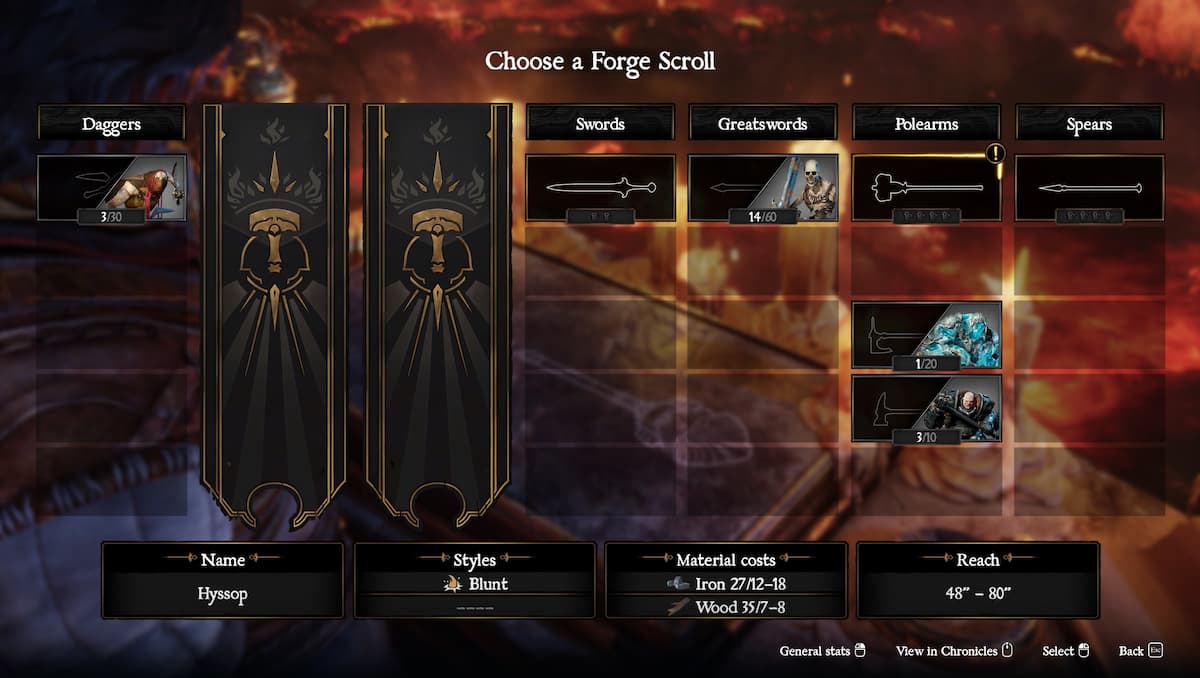The width and height of the screenshot is (1200, 678).
Task: Pick the dagger scroll showing 3/30
Action: [x=111, y=188]
